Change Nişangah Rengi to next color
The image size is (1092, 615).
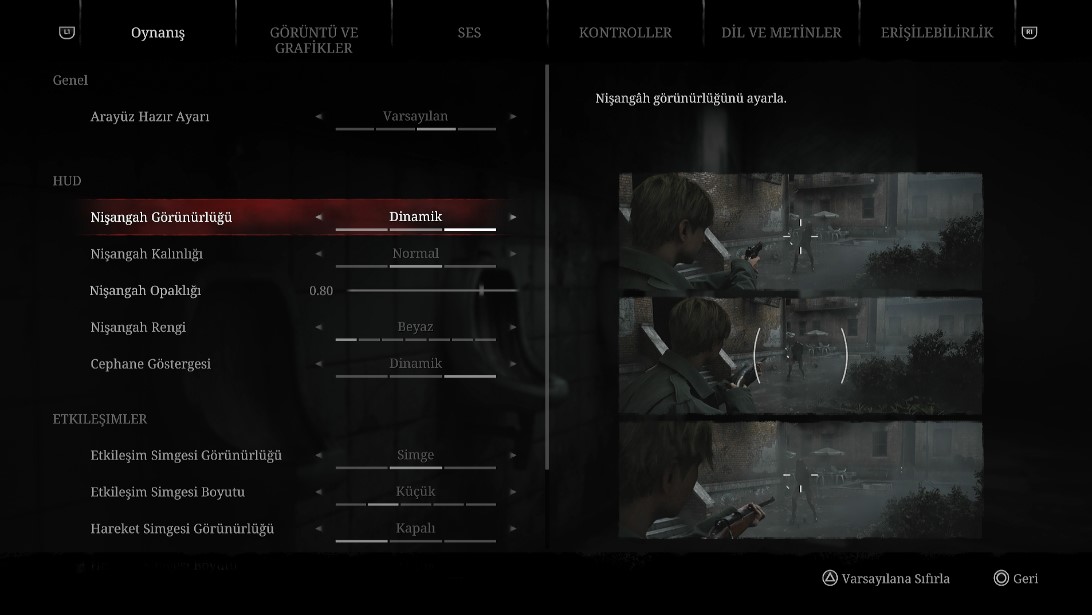[x=514, y=327]
